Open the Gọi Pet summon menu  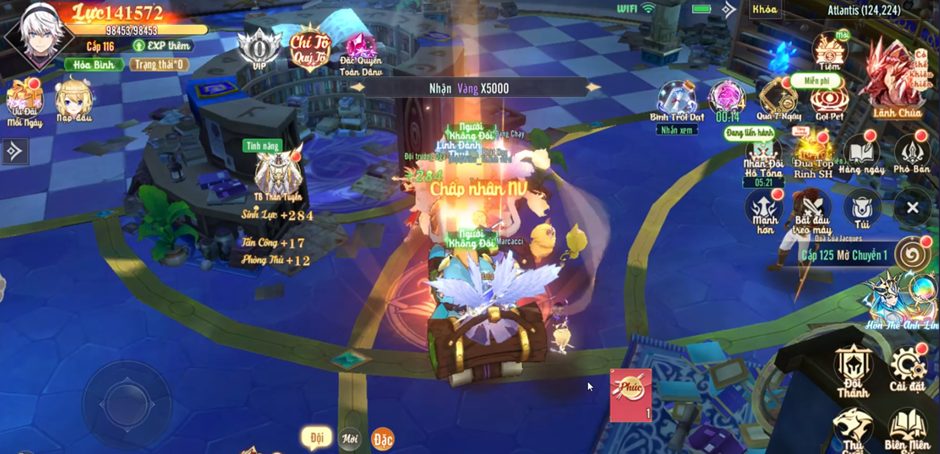(828, 100)
